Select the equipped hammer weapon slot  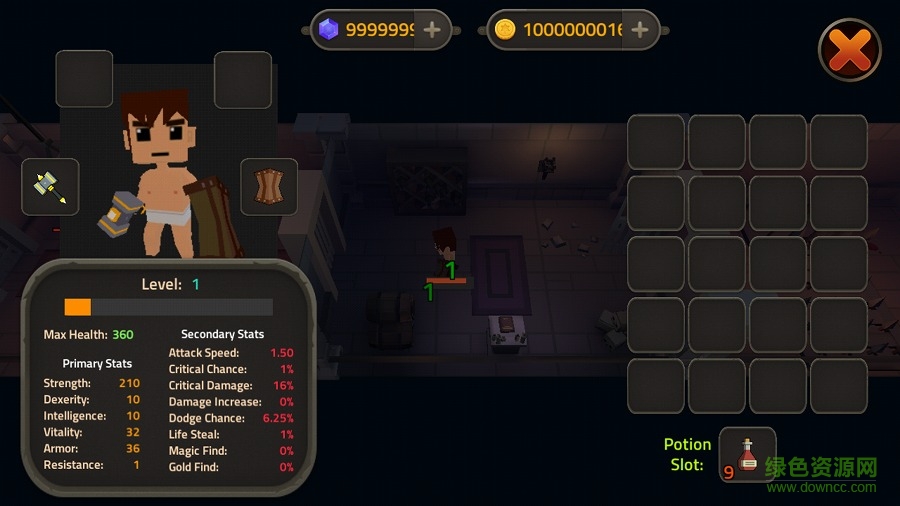[50, 187]
